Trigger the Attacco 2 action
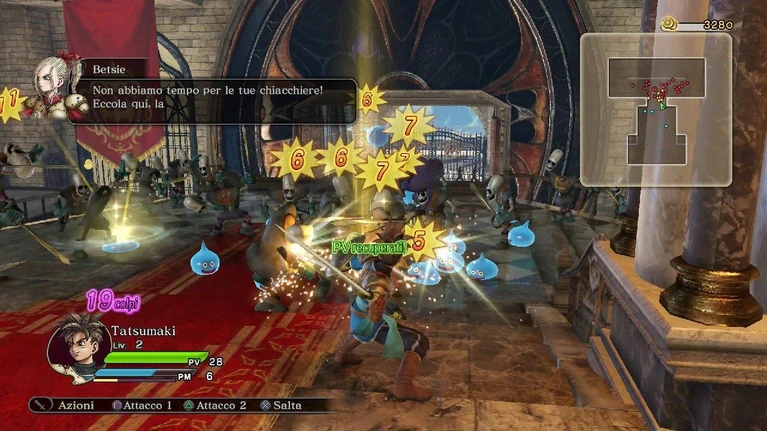Screen dimensions: 767x431 pyautogui.click(x=215, y=406)
